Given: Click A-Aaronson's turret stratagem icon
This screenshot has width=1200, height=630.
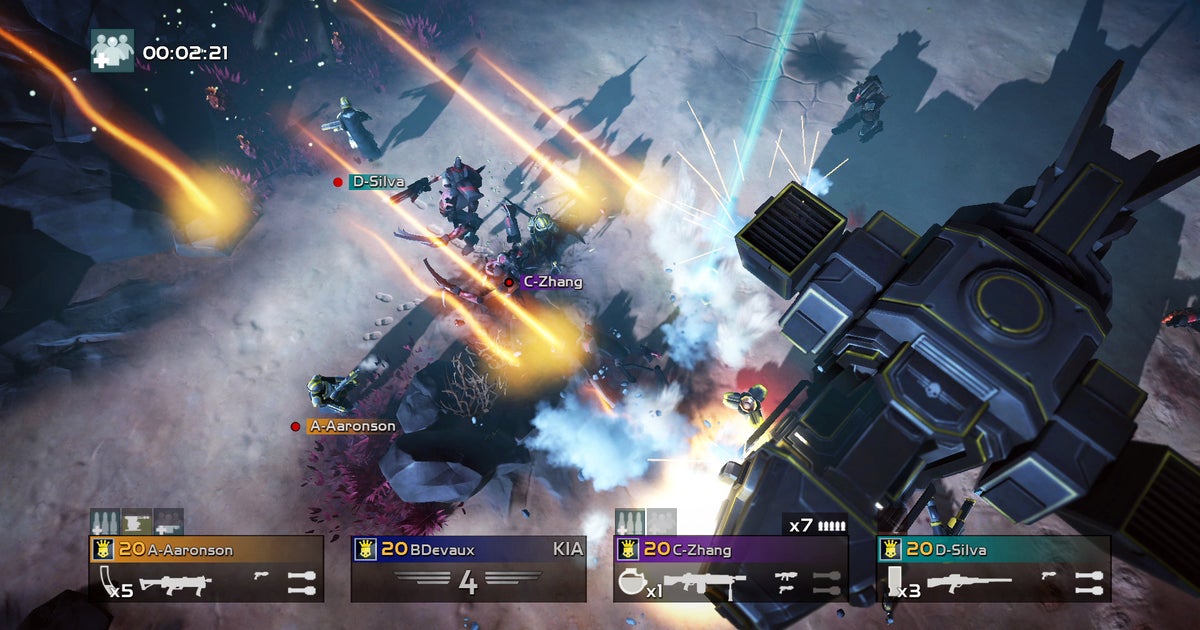Looking at the screenshot, I should click(x=137, y=522).
